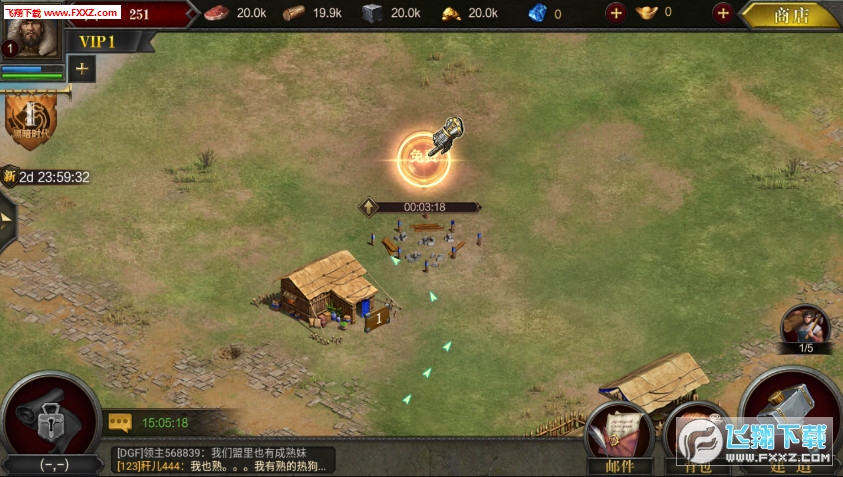The image size is (843, 477).
Task: Add more gold ingots with plus button
Action: pyautogui.click(x=722, y=13)
